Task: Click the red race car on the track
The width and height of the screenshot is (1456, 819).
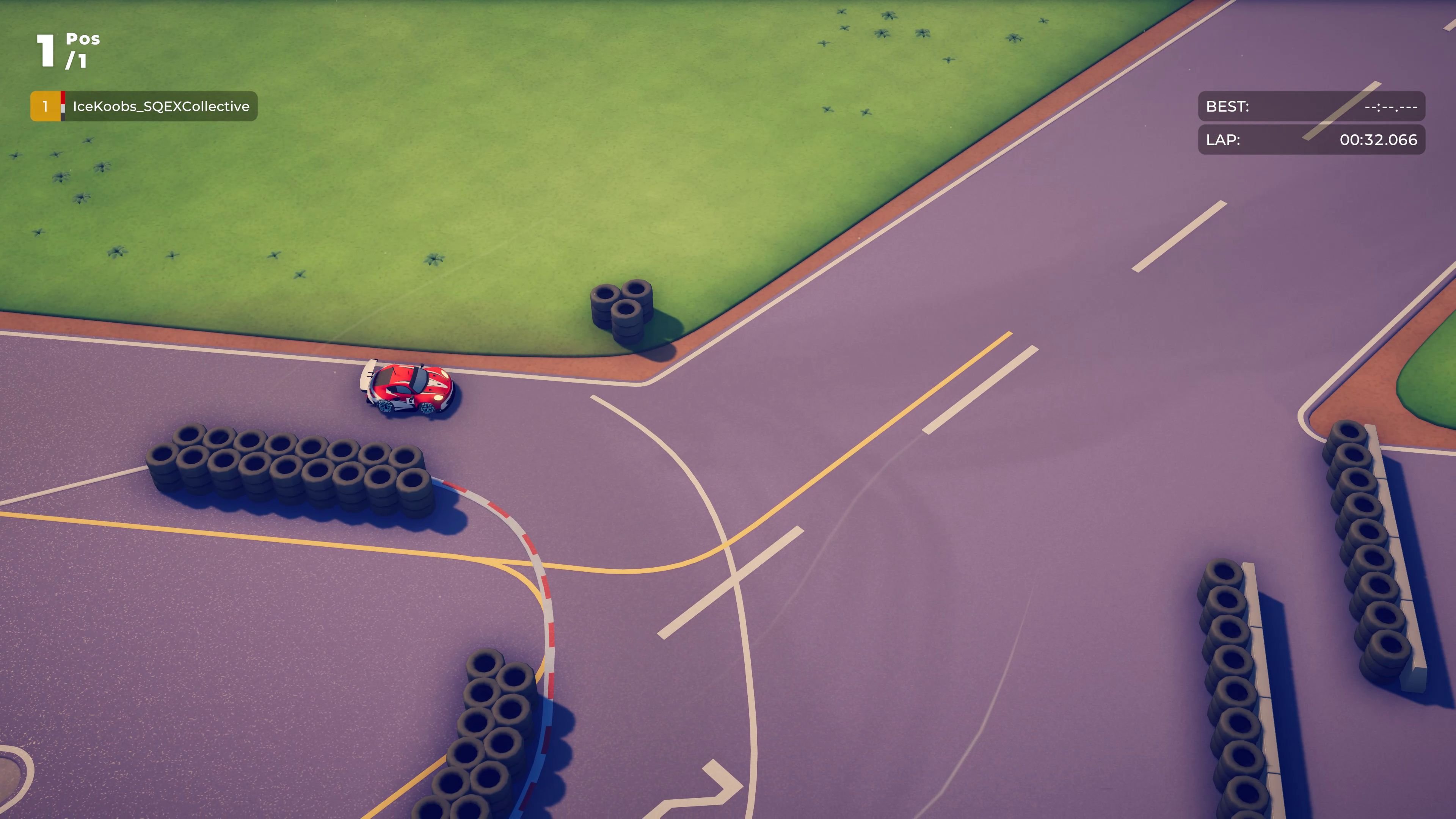Action: pyautogui.click(x=407, y=387)
